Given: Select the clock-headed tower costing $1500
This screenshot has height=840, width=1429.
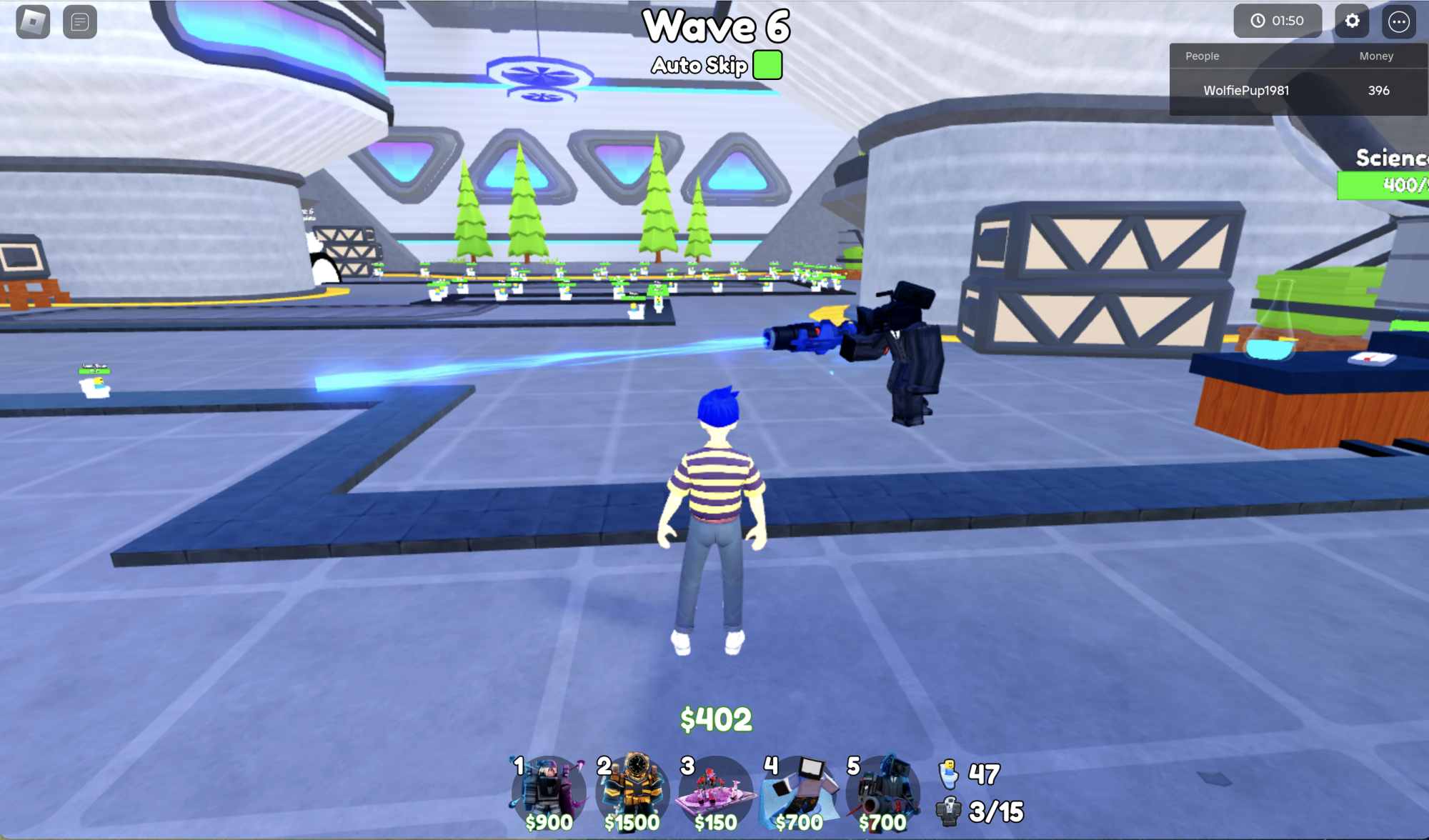Looking at the screenshot, I should pyautogui.click(x=631, y=791).
